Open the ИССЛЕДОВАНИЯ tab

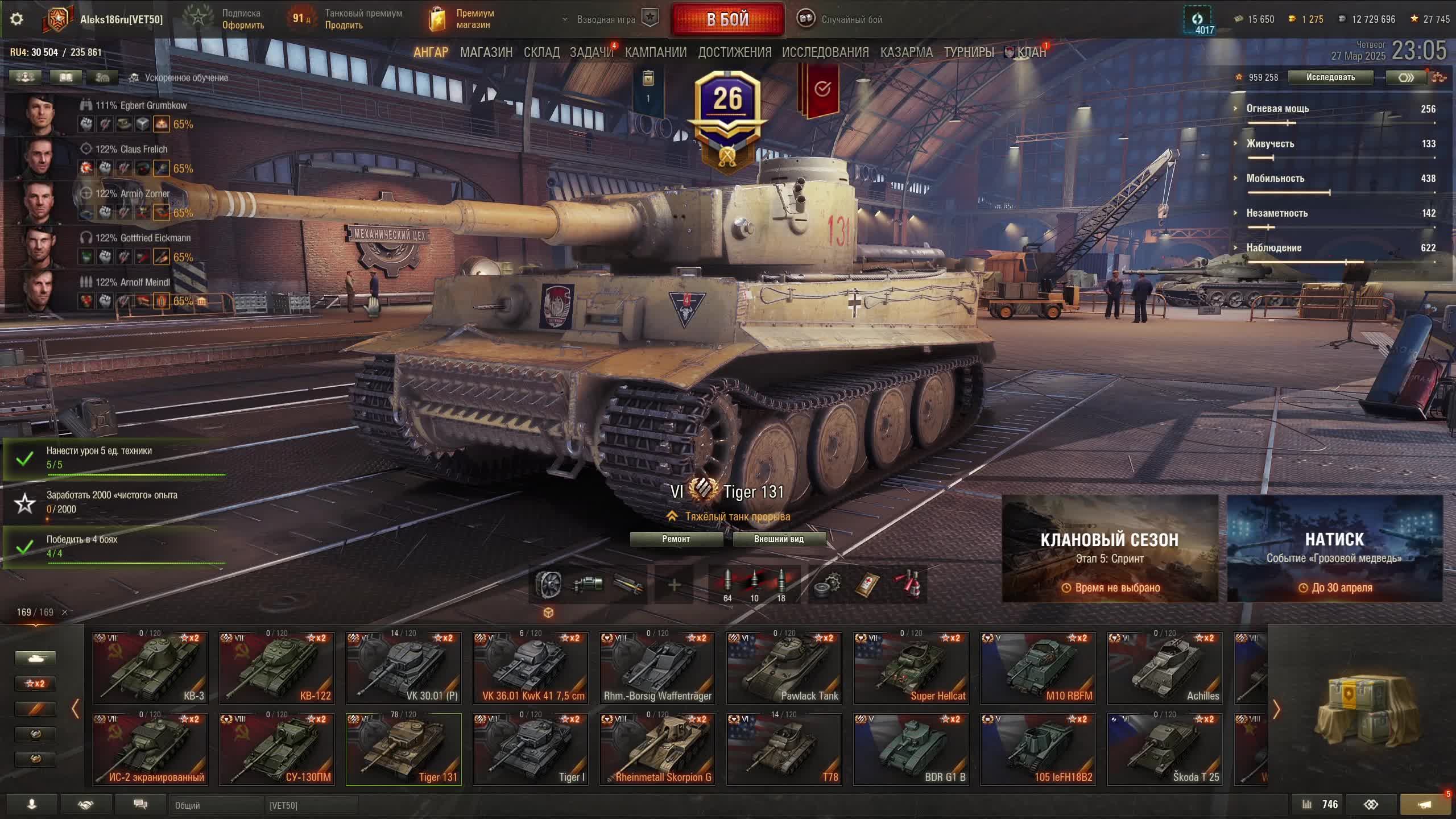pyautogui.click(x=825, y=52)
